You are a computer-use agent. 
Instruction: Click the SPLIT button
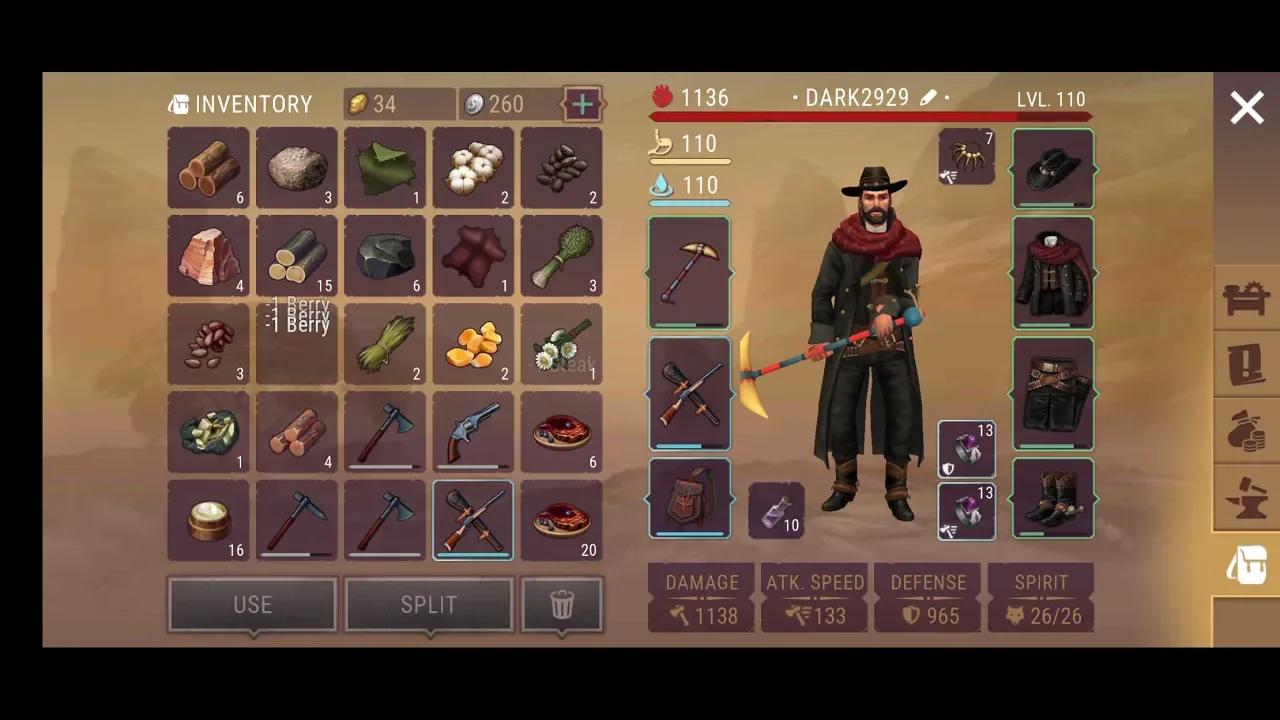click(x=428, y=604)
